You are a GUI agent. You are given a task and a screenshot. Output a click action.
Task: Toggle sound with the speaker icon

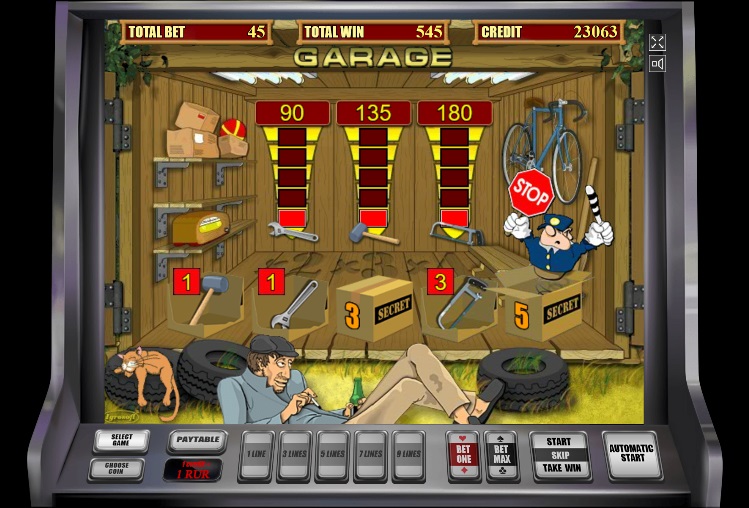[x=657, y=65]
